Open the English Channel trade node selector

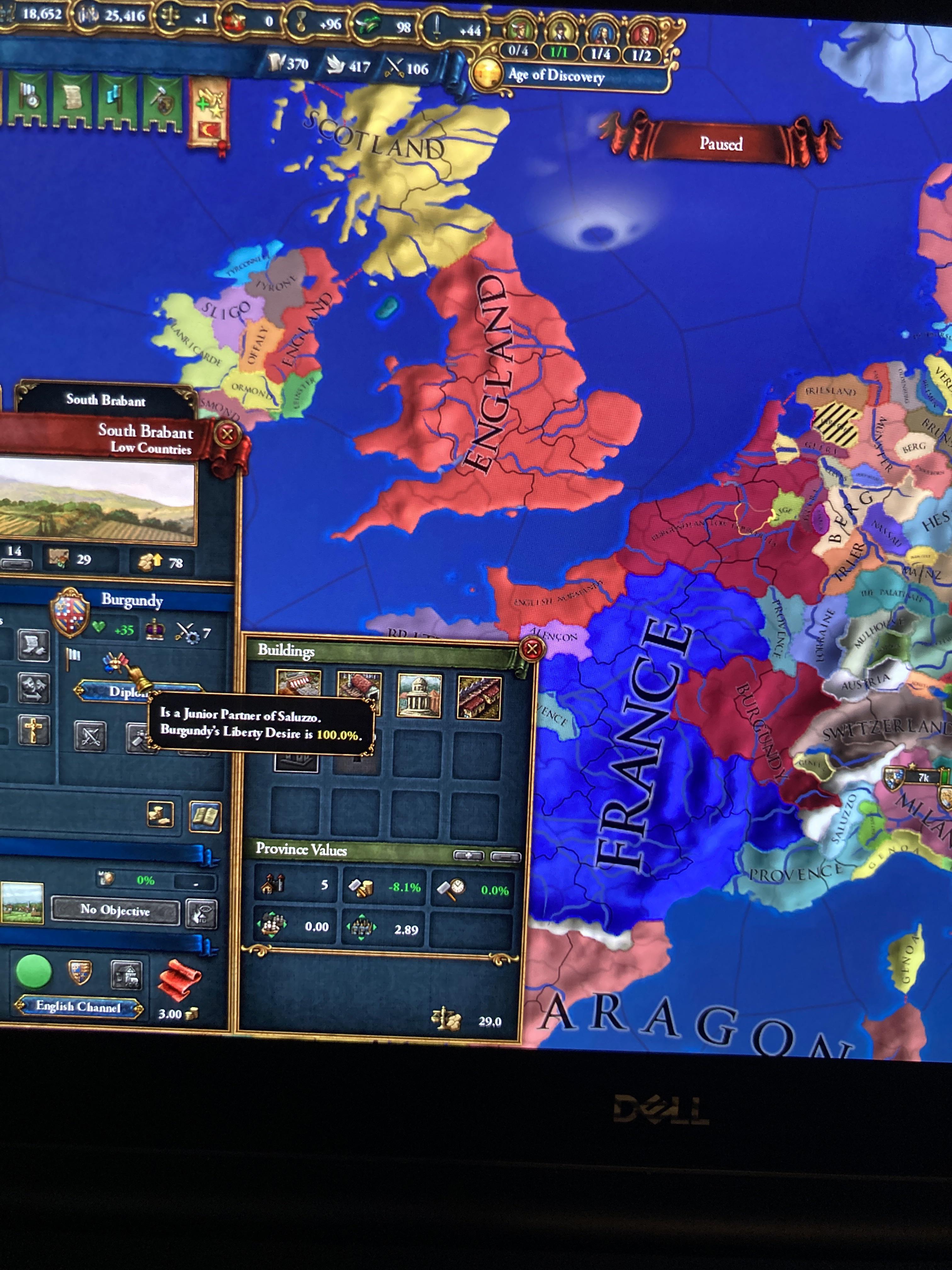[79, 1007]
